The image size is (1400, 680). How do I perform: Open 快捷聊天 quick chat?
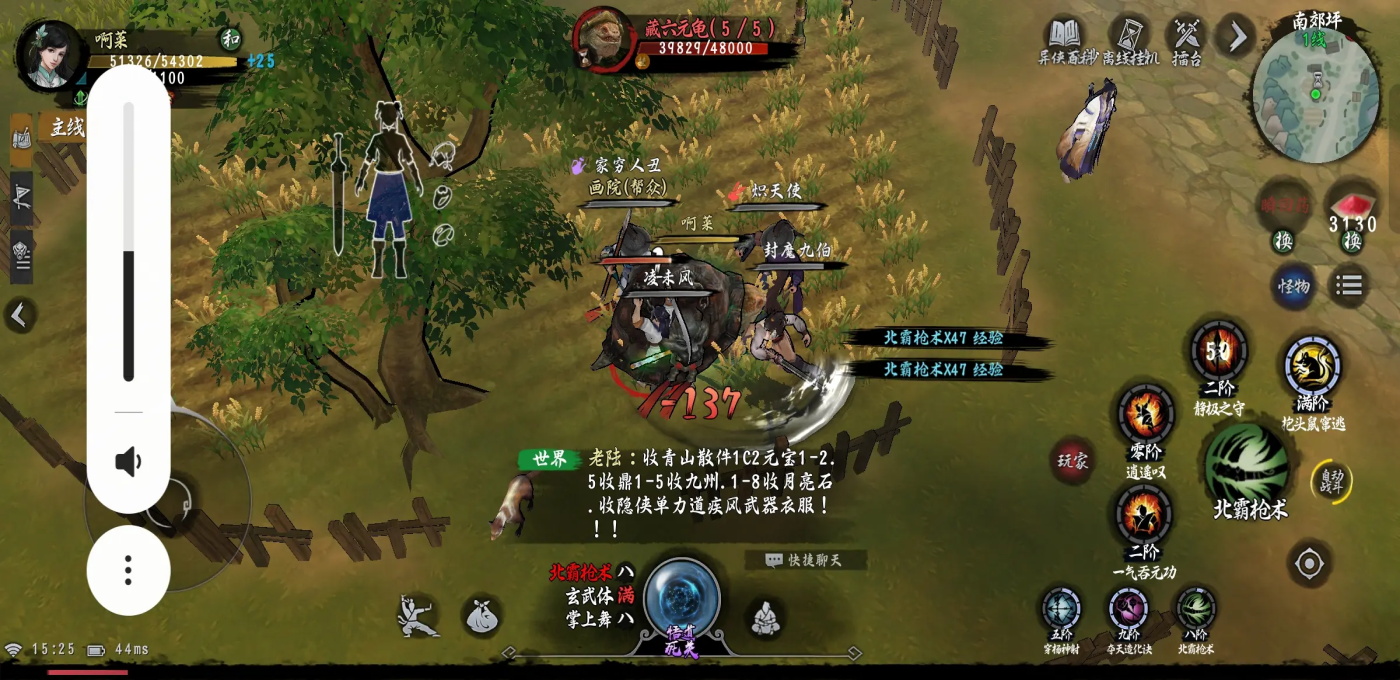pos(804,560)
